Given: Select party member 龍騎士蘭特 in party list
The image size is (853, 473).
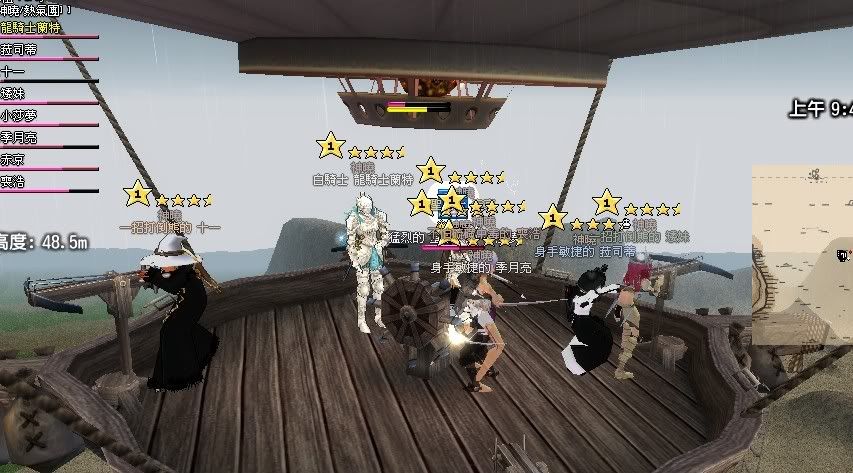Looking at the screenshot, I should [31, 28].
